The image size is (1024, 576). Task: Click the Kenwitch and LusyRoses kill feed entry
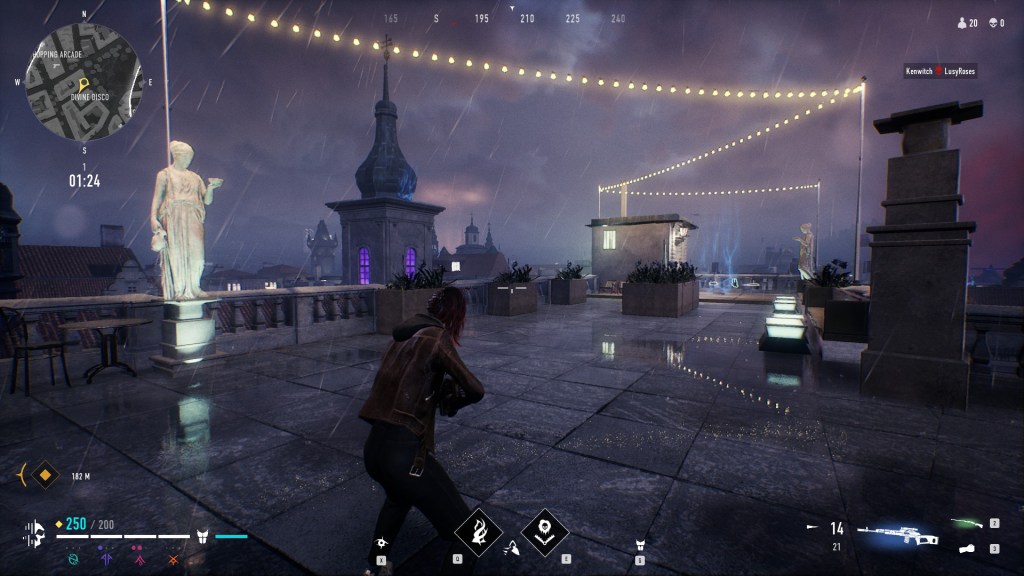pos(939,71)
